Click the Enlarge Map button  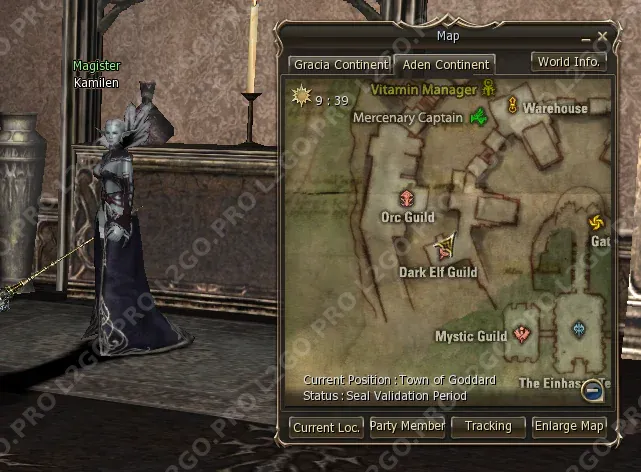click(x=569, y=427)
